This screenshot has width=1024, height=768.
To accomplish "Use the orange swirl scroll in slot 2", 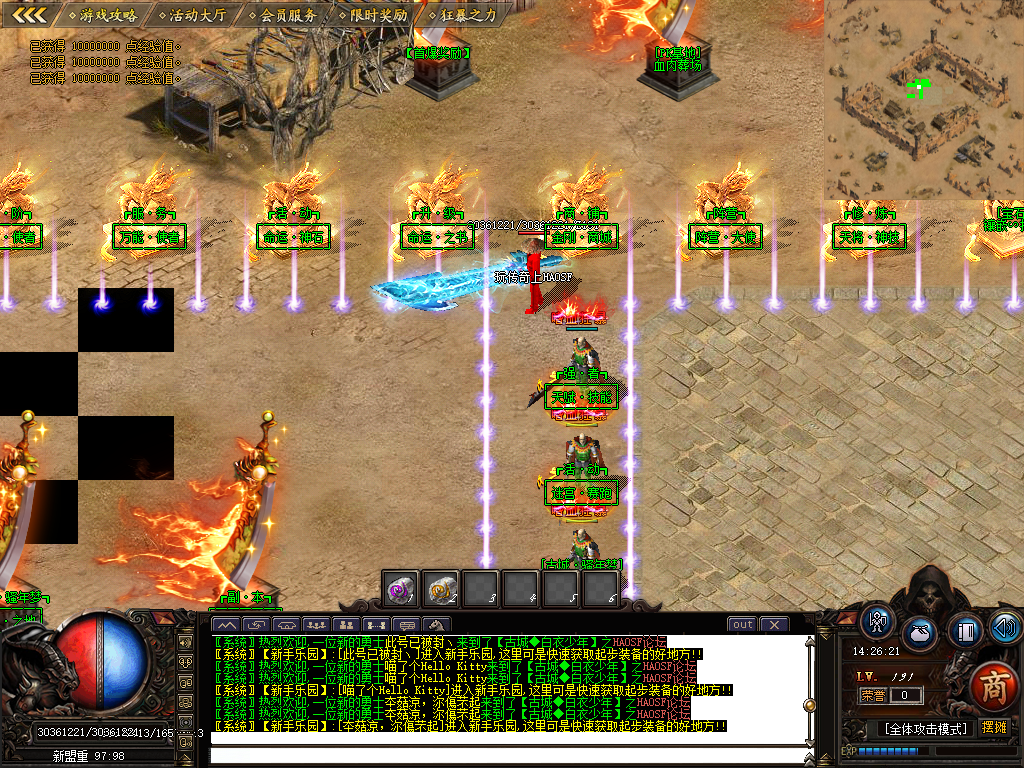I will [441, 590].
